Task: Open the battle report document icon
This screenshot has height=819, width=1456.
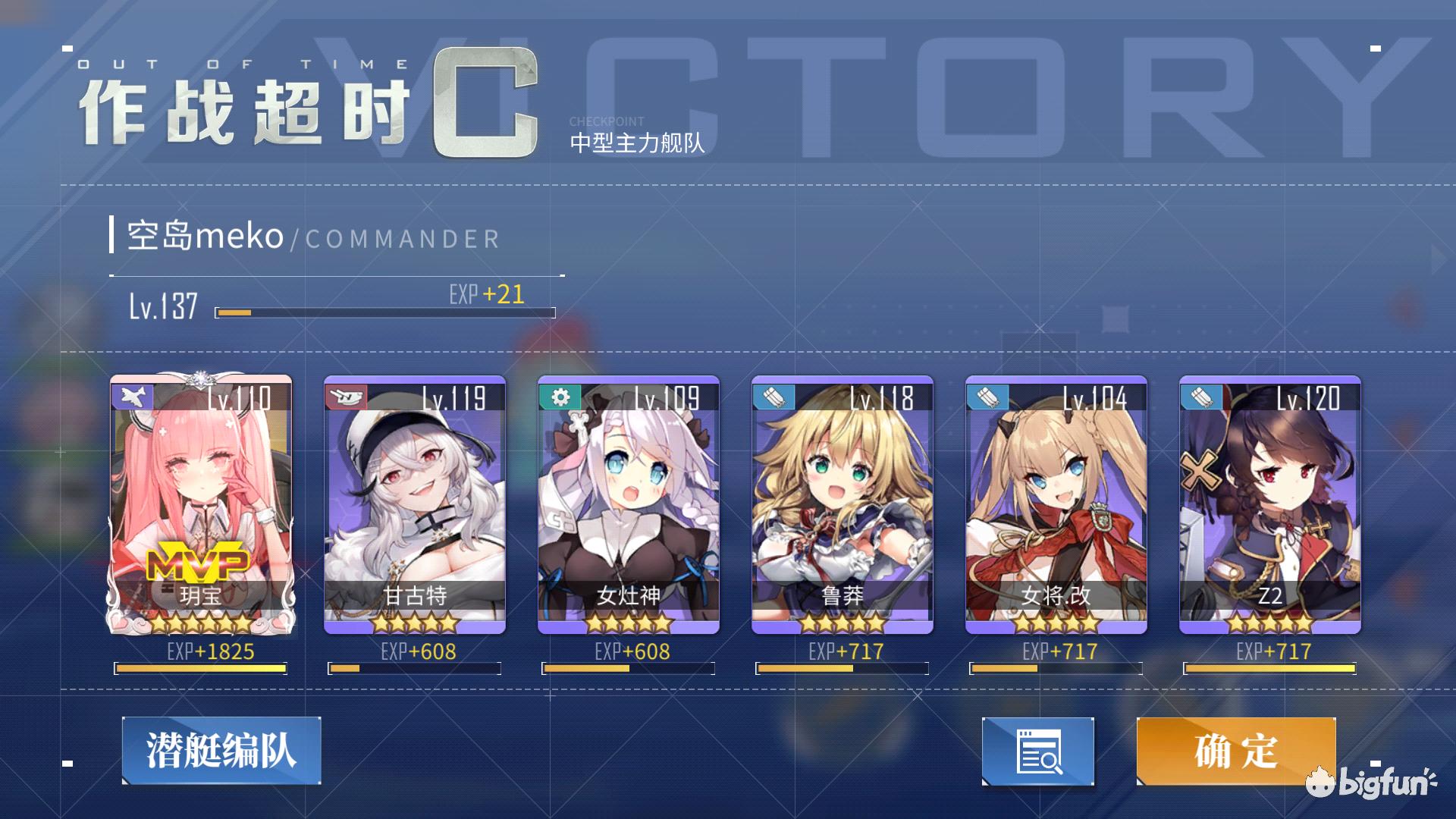Action: pos(1037,751)
